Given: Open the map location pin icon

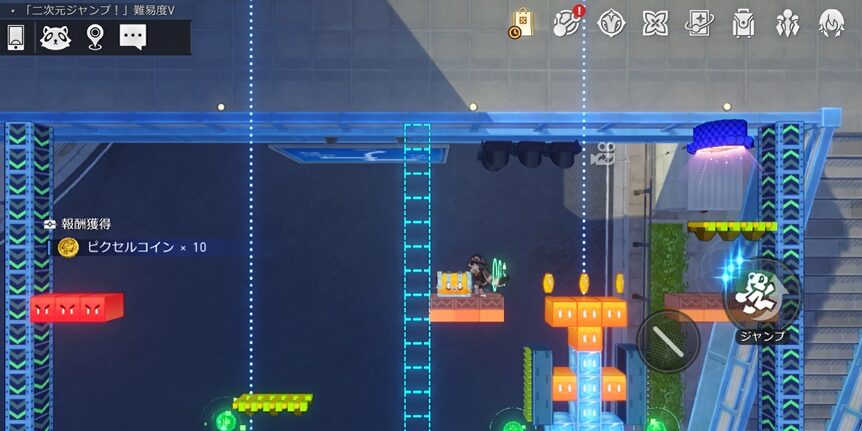Looking at the screenshot, I should 94,37.
